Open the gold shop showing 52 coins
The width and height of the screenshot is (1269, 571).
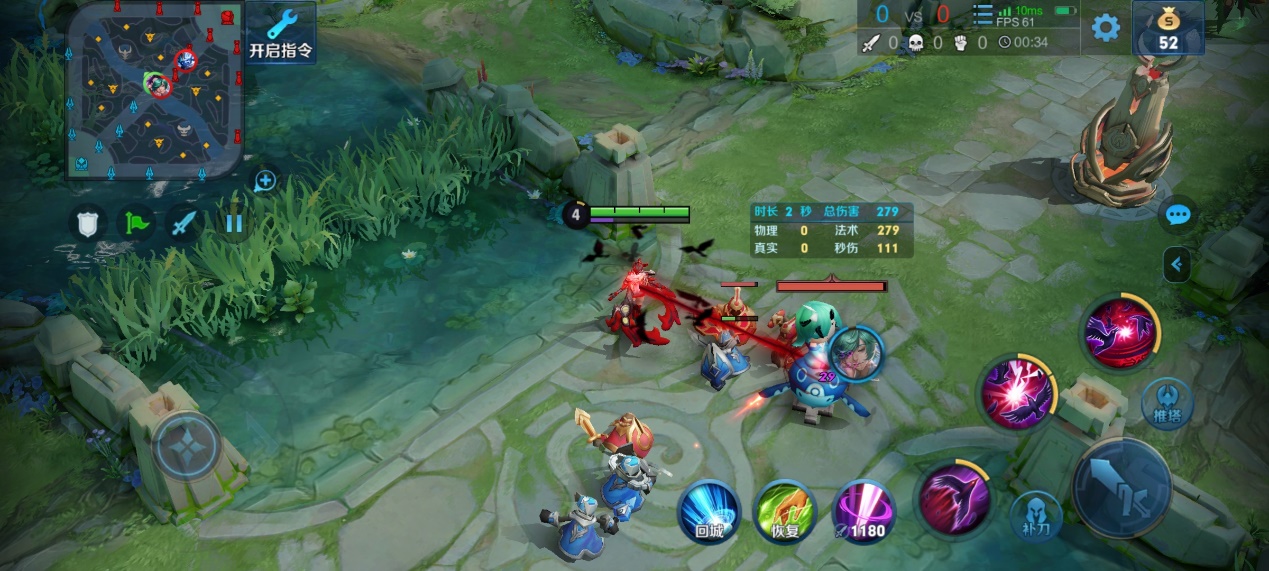(1167, 28)
